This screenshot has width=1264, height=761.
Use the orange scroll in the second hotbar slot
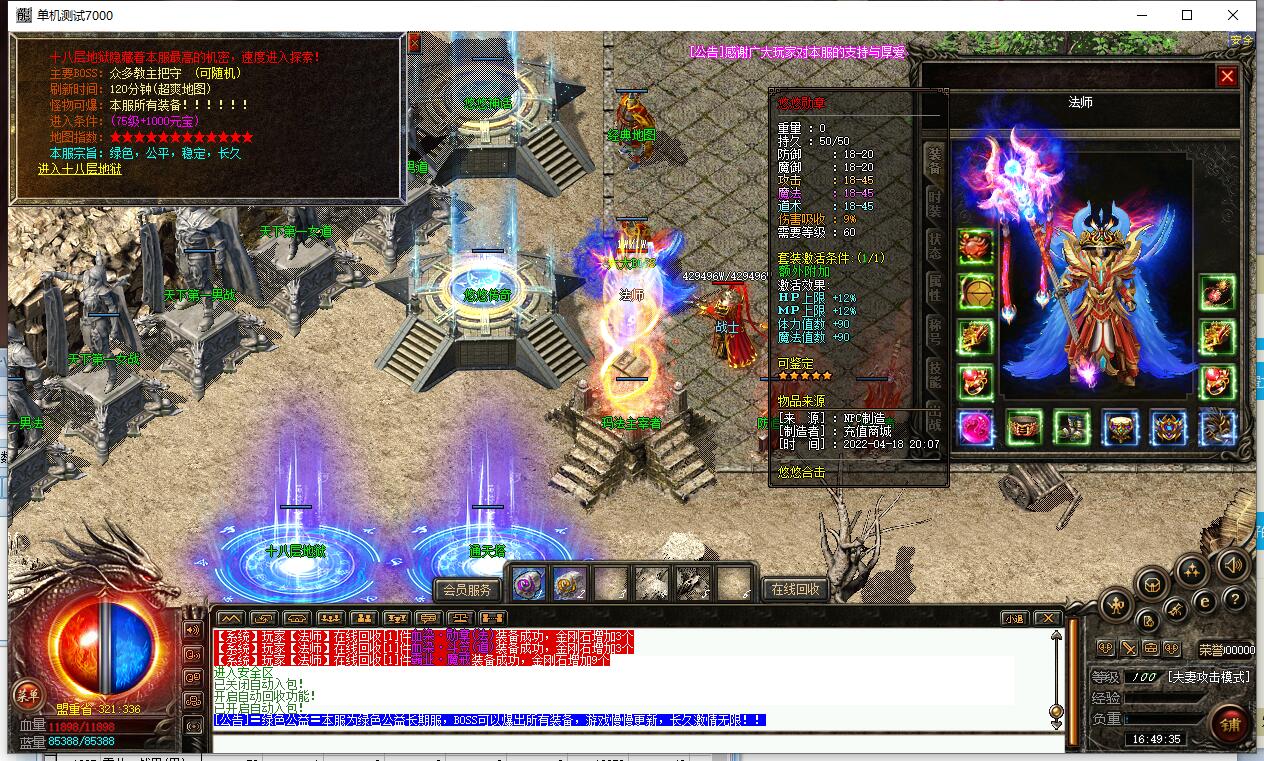pos(570,582)
